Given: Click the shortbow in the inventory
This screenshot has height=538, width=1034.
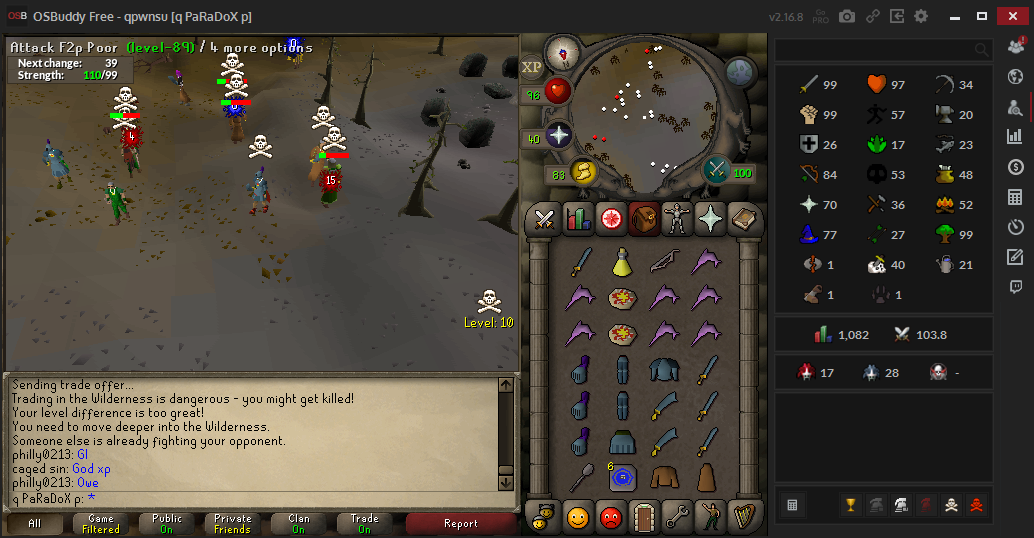Looking at the screenshot, I should (x=665, y=262).
